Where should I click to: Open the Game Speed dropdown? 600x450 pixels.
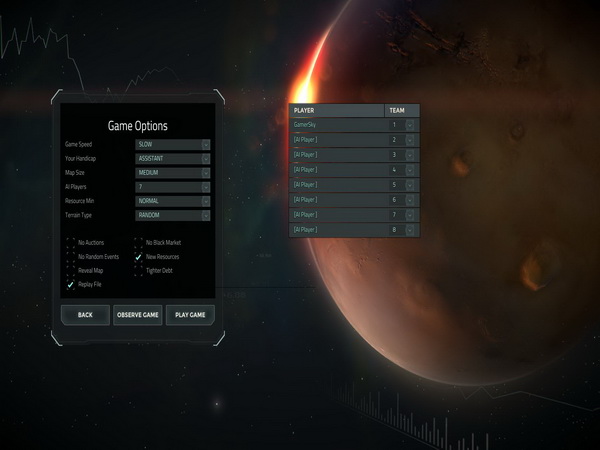click(173, 144)
